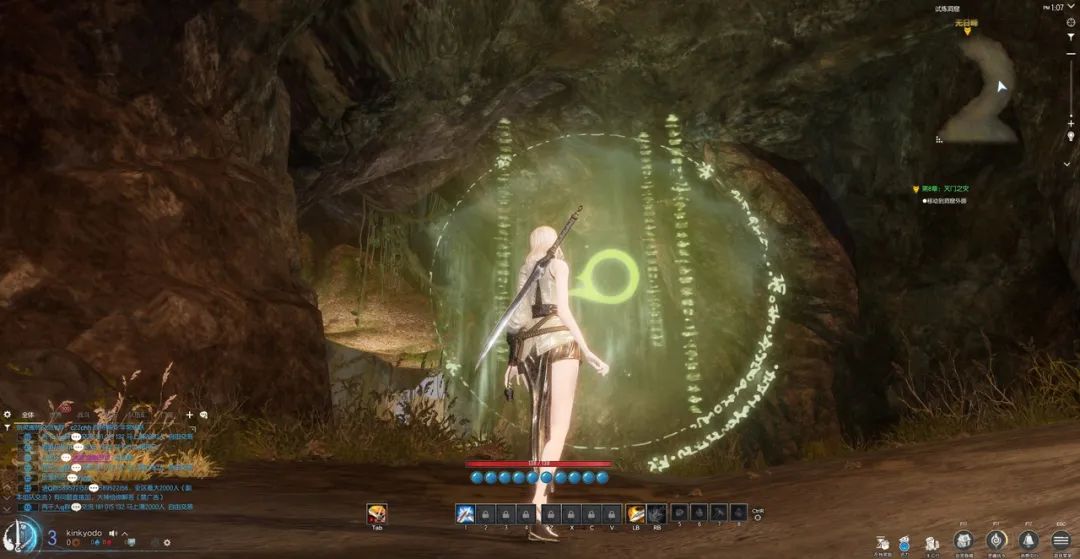Click the minimap in the corner
The height and width of the screenshot is (559, 1080).
982,88
